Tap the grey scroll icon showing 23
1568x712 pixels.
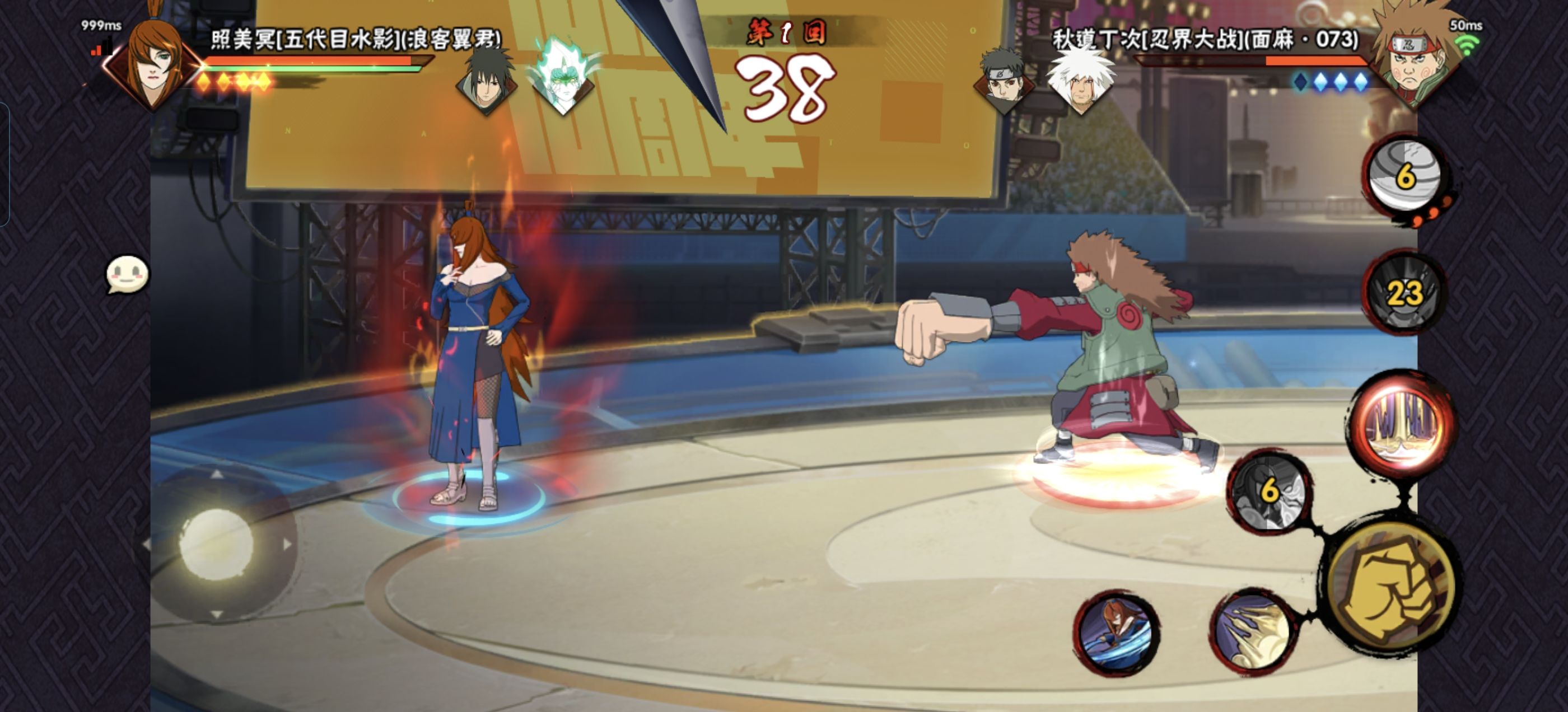click(1405, 293)
